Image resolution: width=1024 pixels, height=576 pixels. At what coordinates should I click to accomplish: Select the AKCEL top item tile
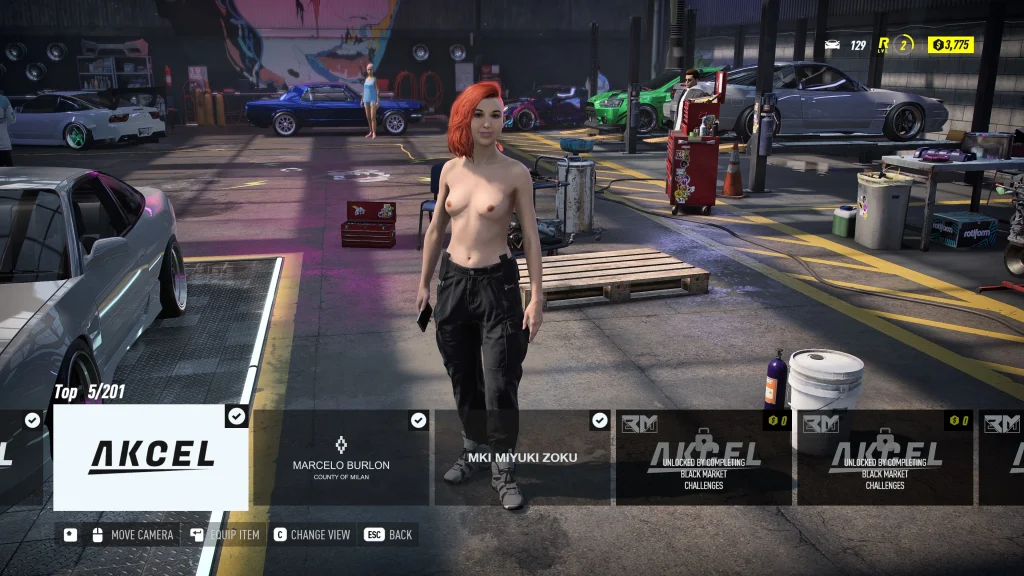pyautogui.click(x=150, y=457)
